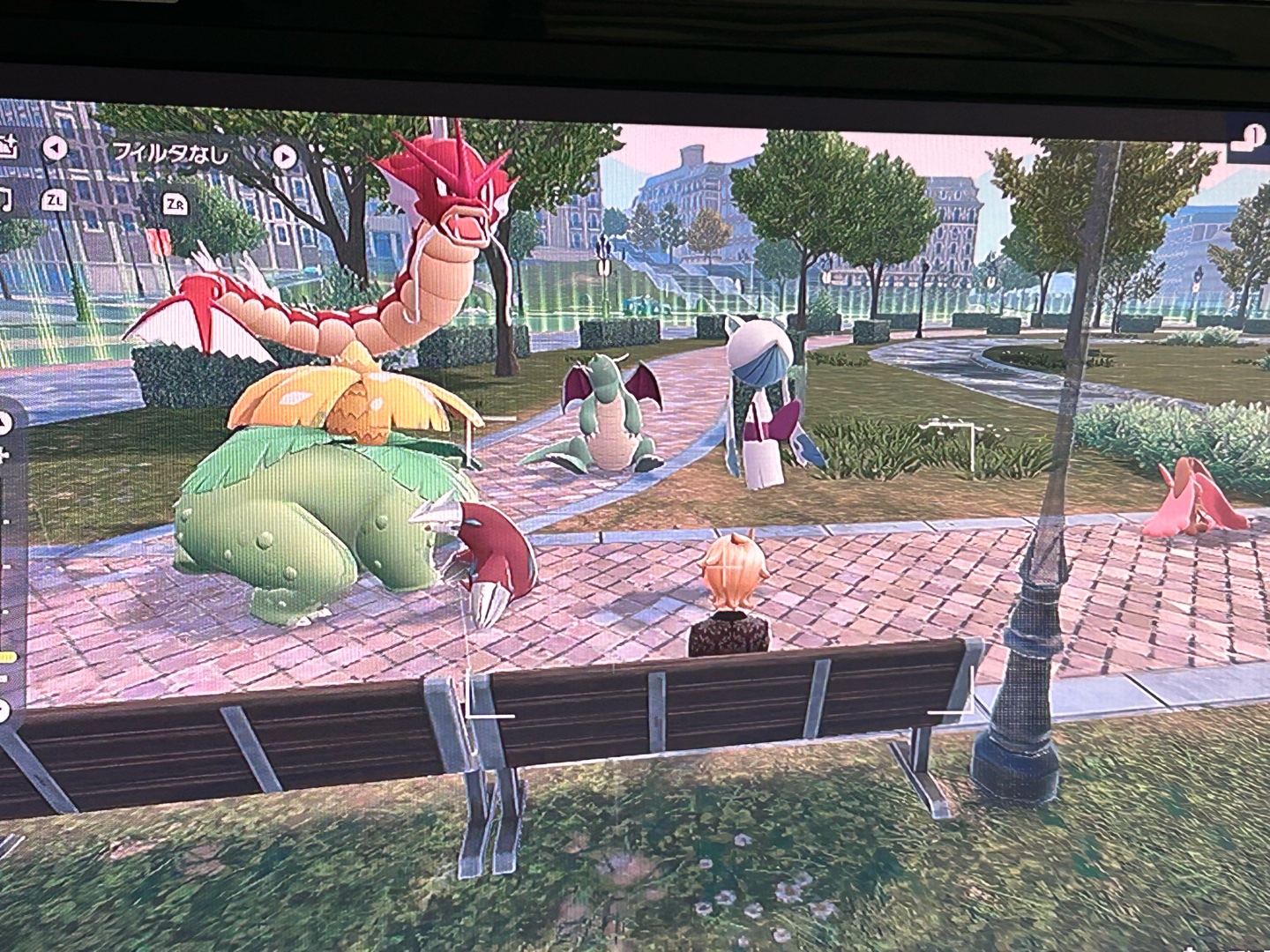Click the zoom slider's bottom arrow
The image size is (1270, 952).
point(4,709)
